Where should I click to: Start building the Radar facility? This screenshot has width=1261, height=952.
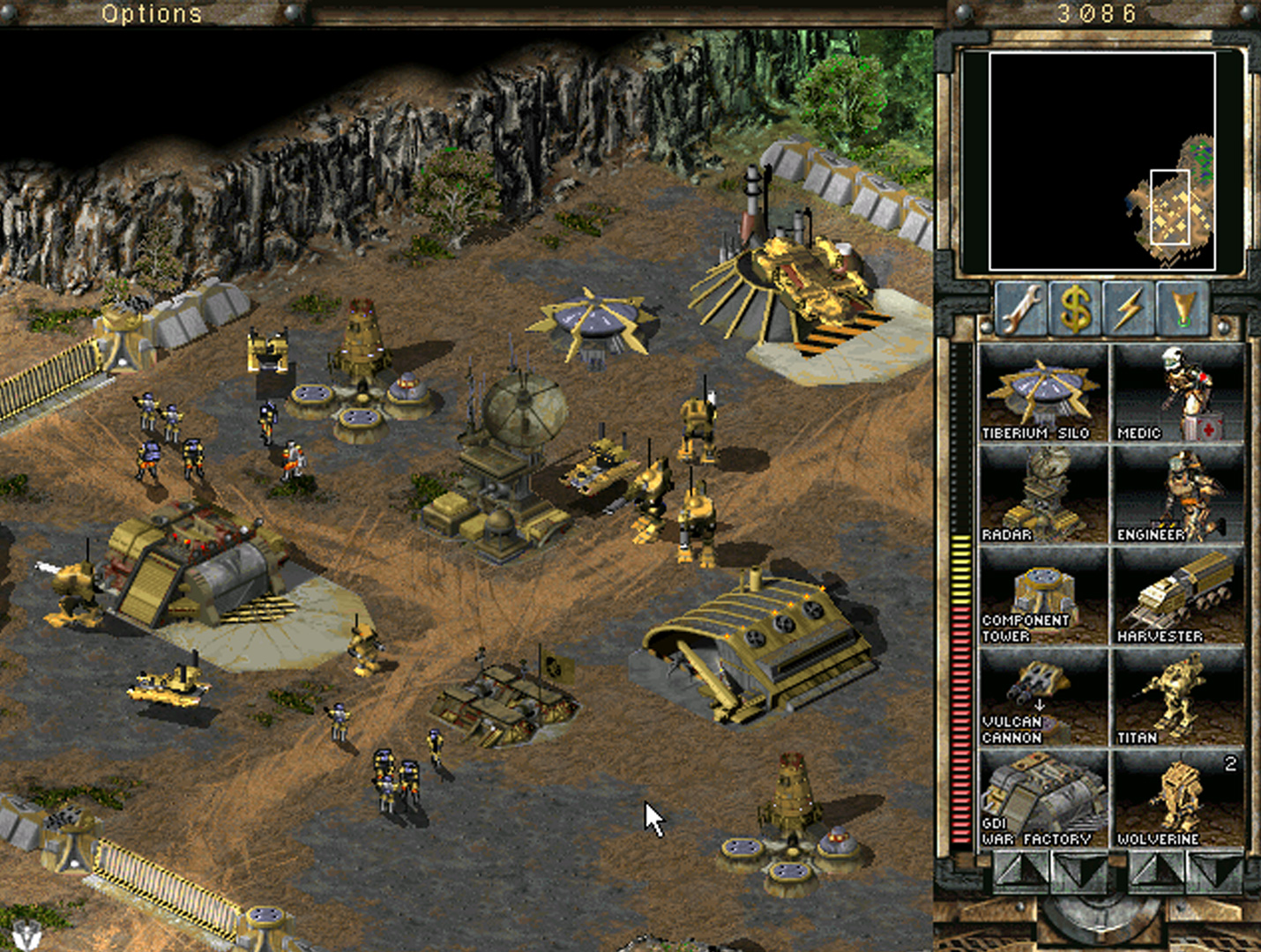[1043, 494]
